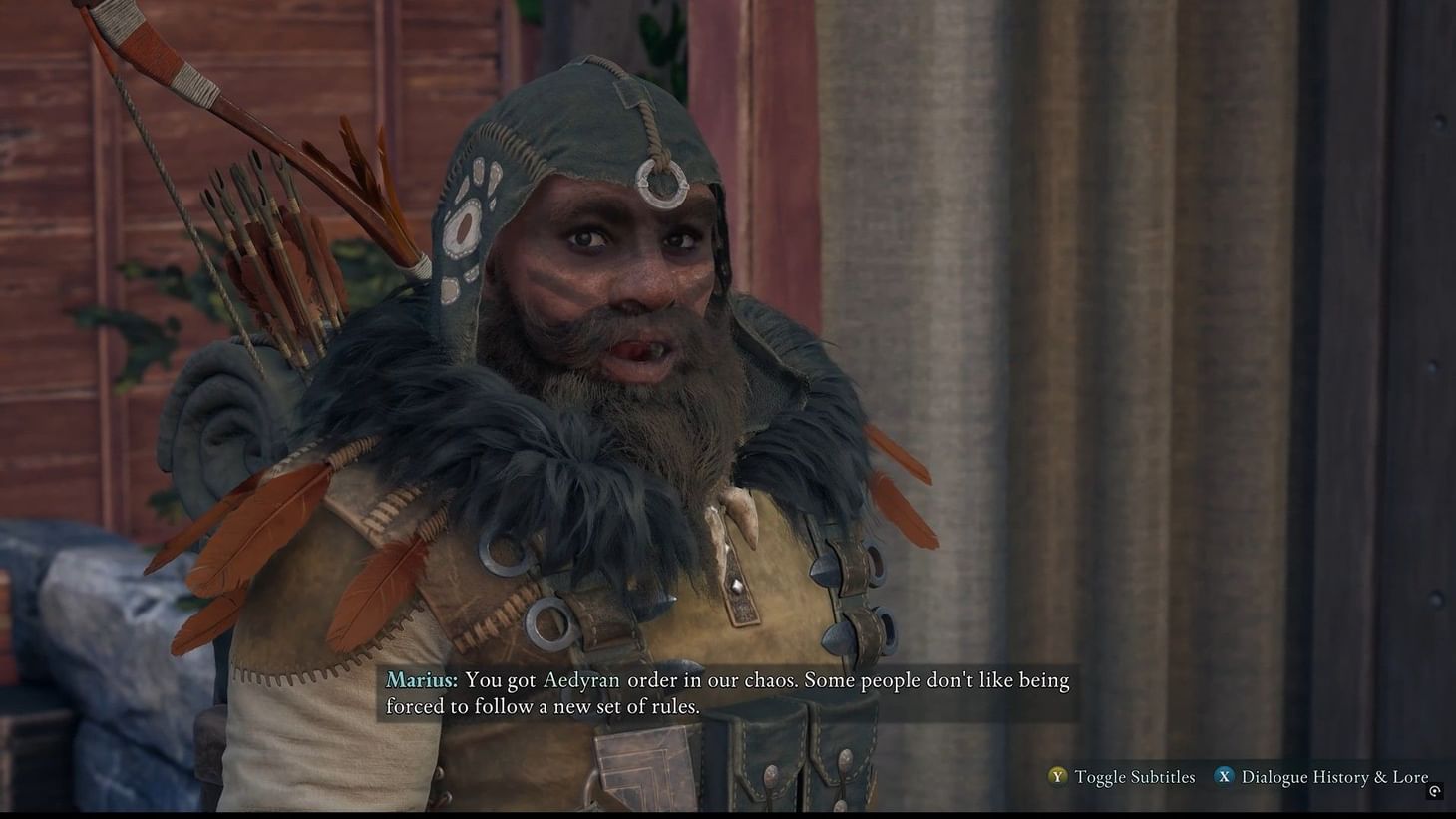
Task: Click the Toggle Subtitles label text
Action: (x=1133, y=777)
